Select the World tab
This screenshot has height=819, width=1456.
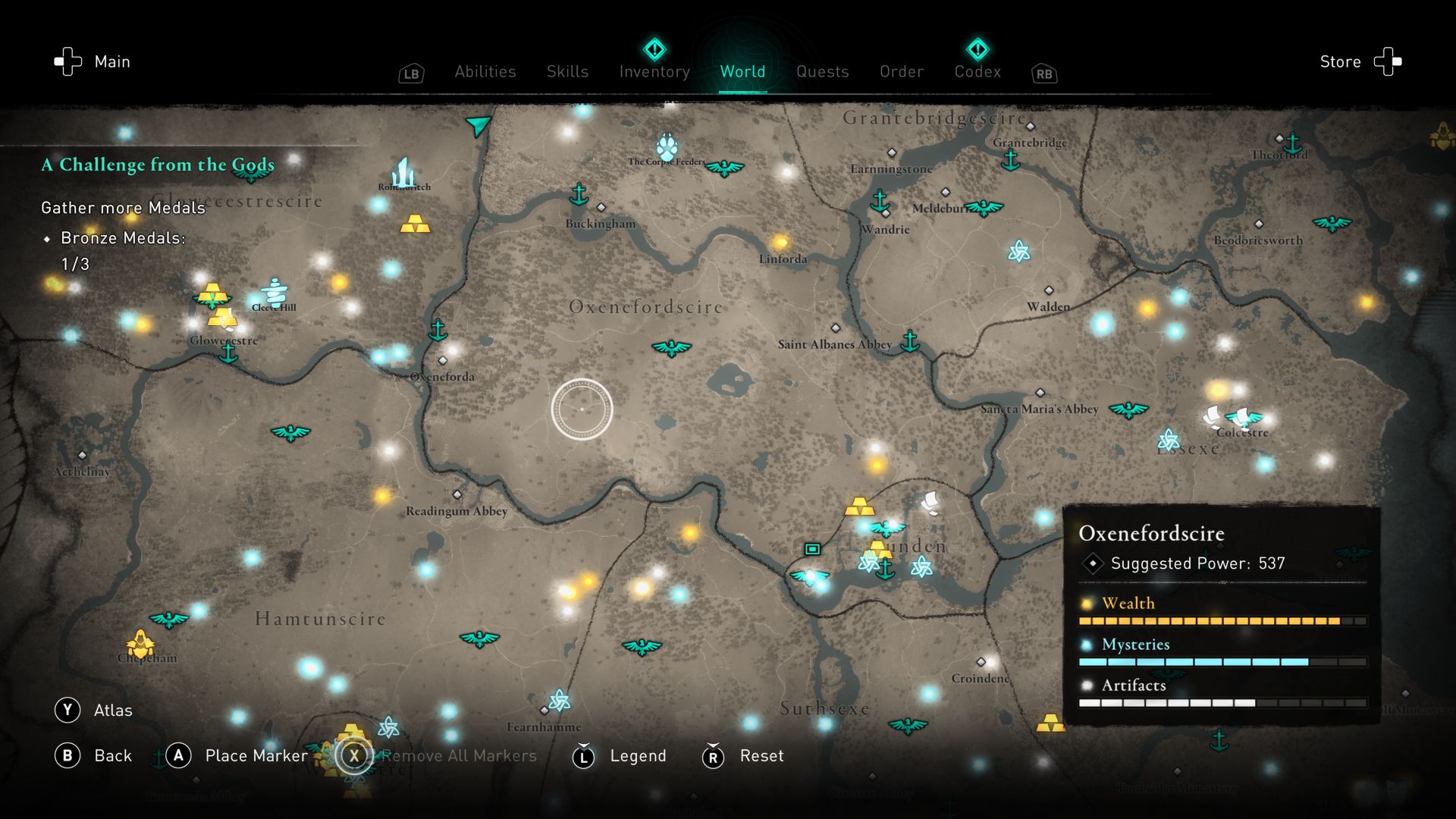click(x=742, y=72)
